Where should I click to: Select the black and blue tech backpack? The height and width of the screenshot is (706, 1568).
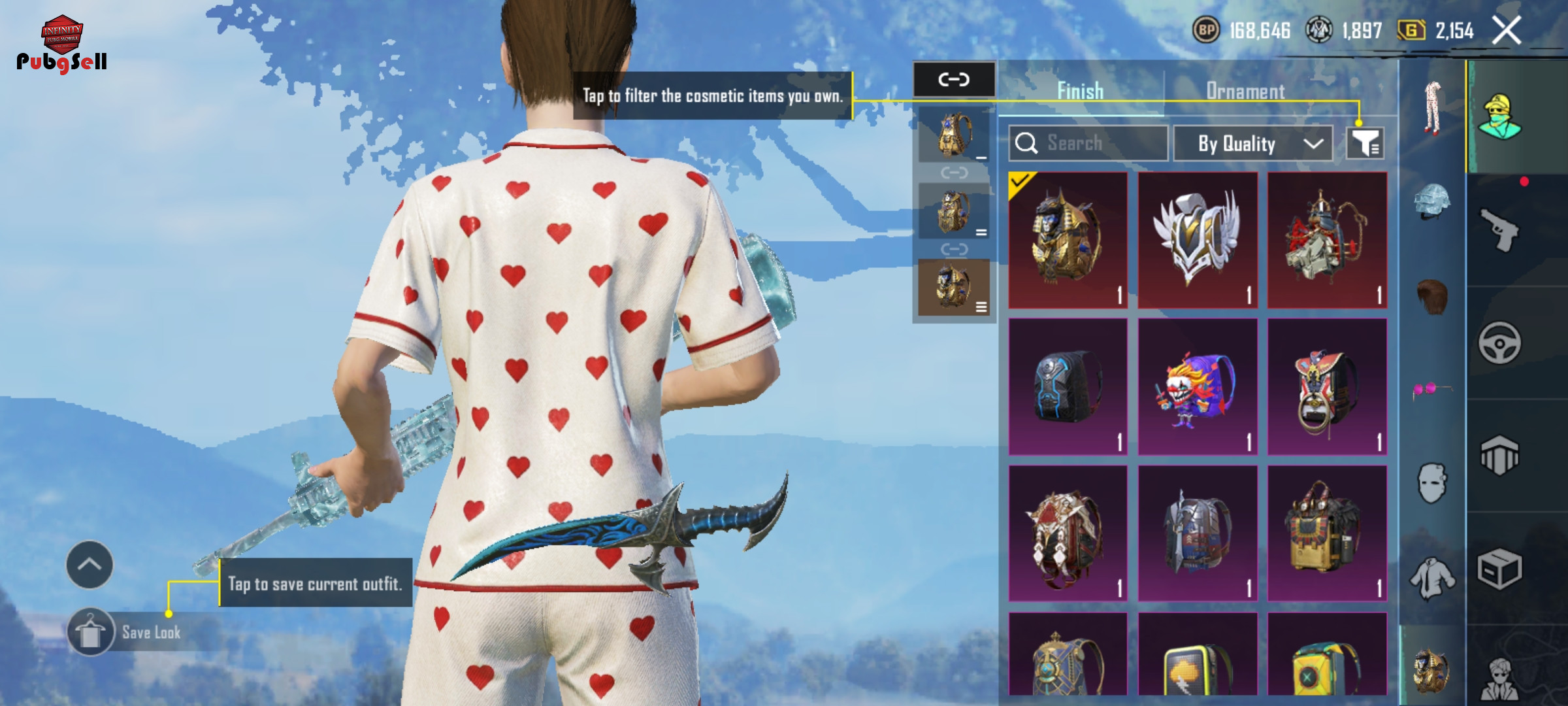pyautogui.click(x=1068, y=387)
